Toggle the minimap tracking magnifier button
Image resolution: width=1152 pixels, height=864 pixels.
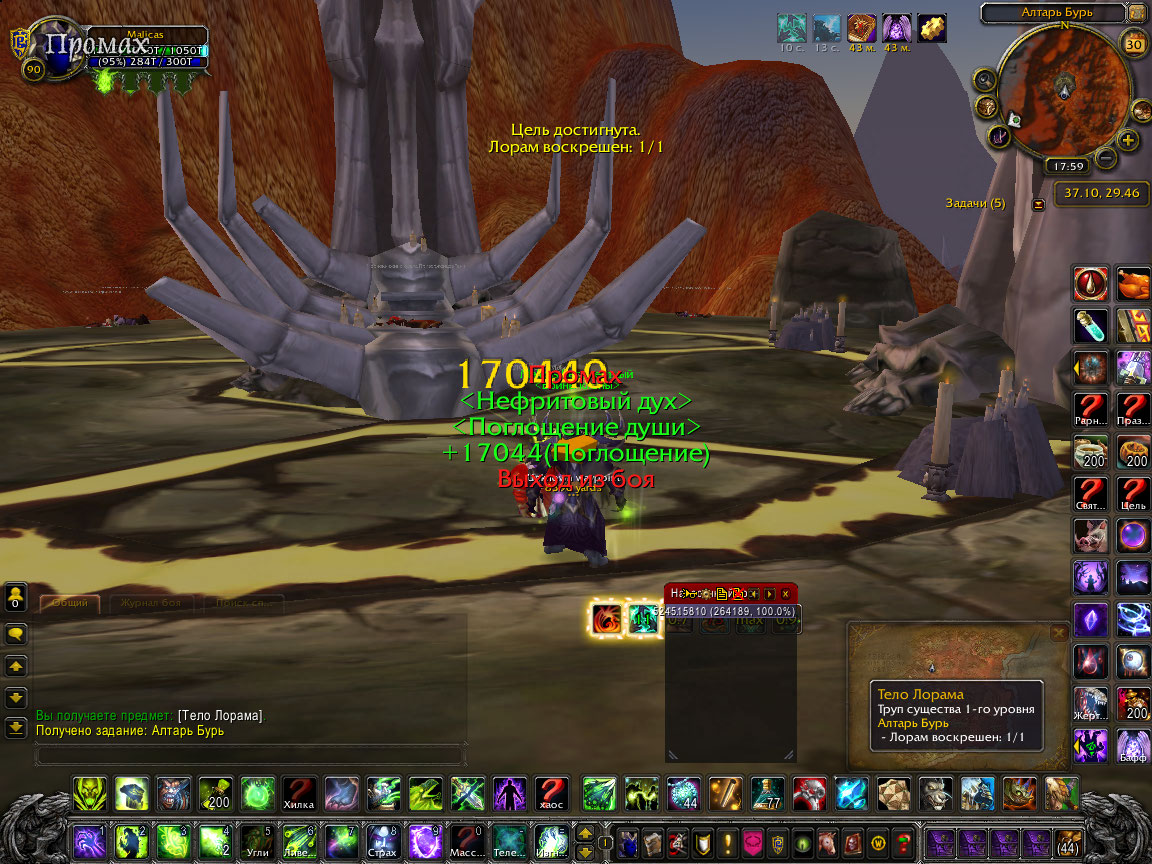(986, 80)
